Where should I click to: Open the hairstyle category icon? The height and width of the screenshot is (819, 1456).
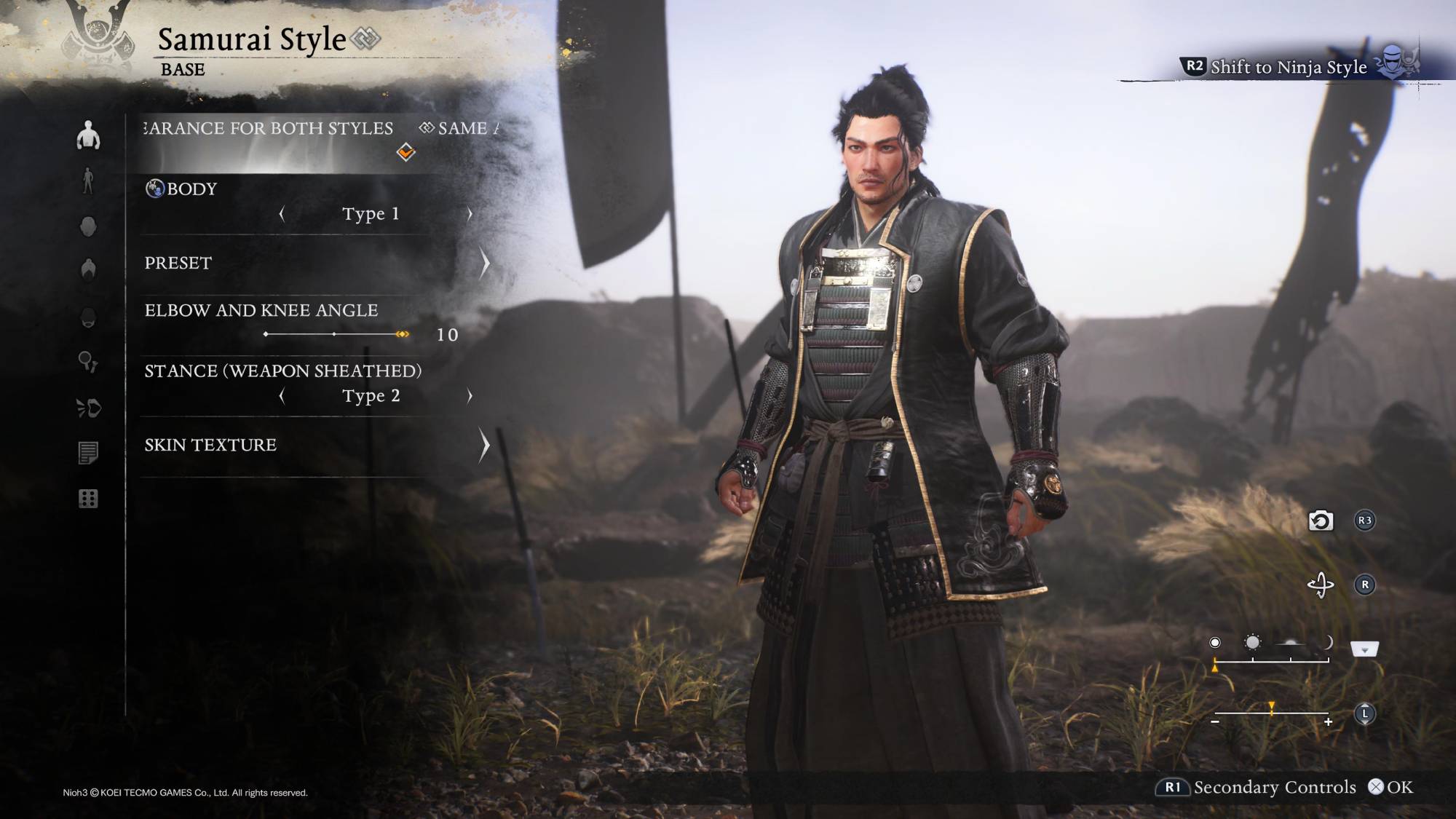coord(88,269)
